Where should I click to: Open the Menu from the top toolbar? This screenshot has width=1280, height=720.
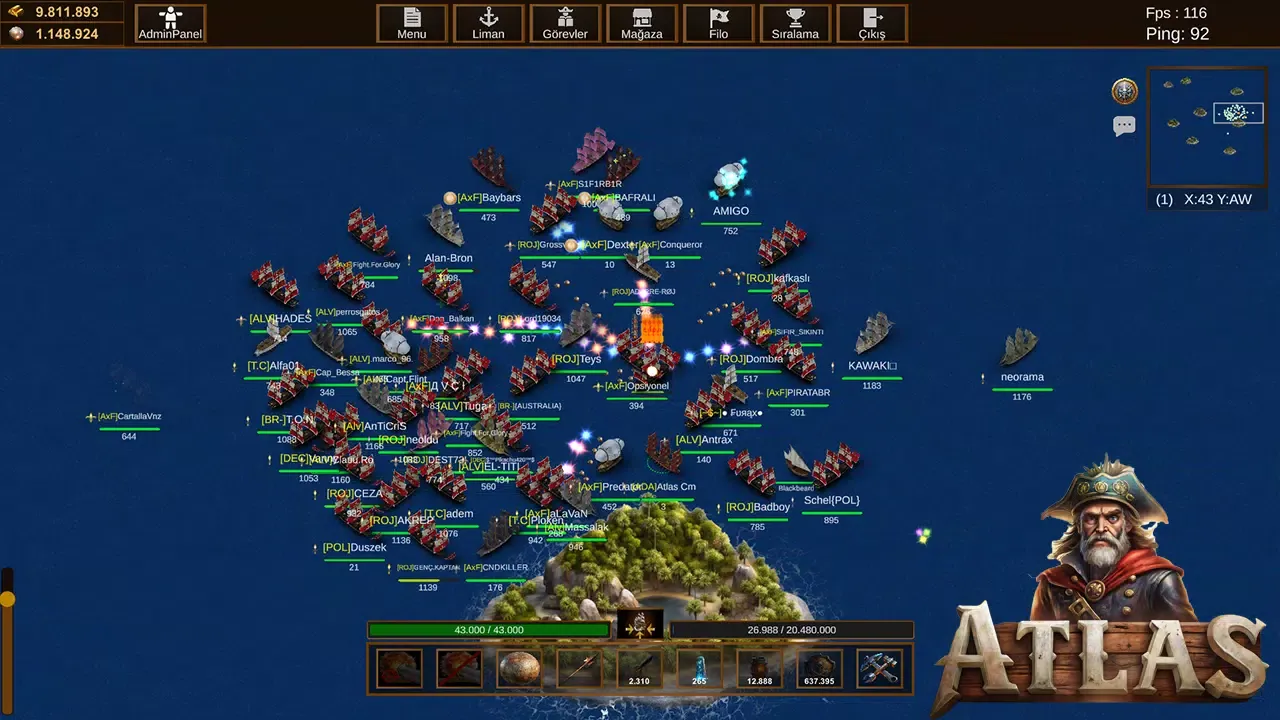click(x=412, y=22)
